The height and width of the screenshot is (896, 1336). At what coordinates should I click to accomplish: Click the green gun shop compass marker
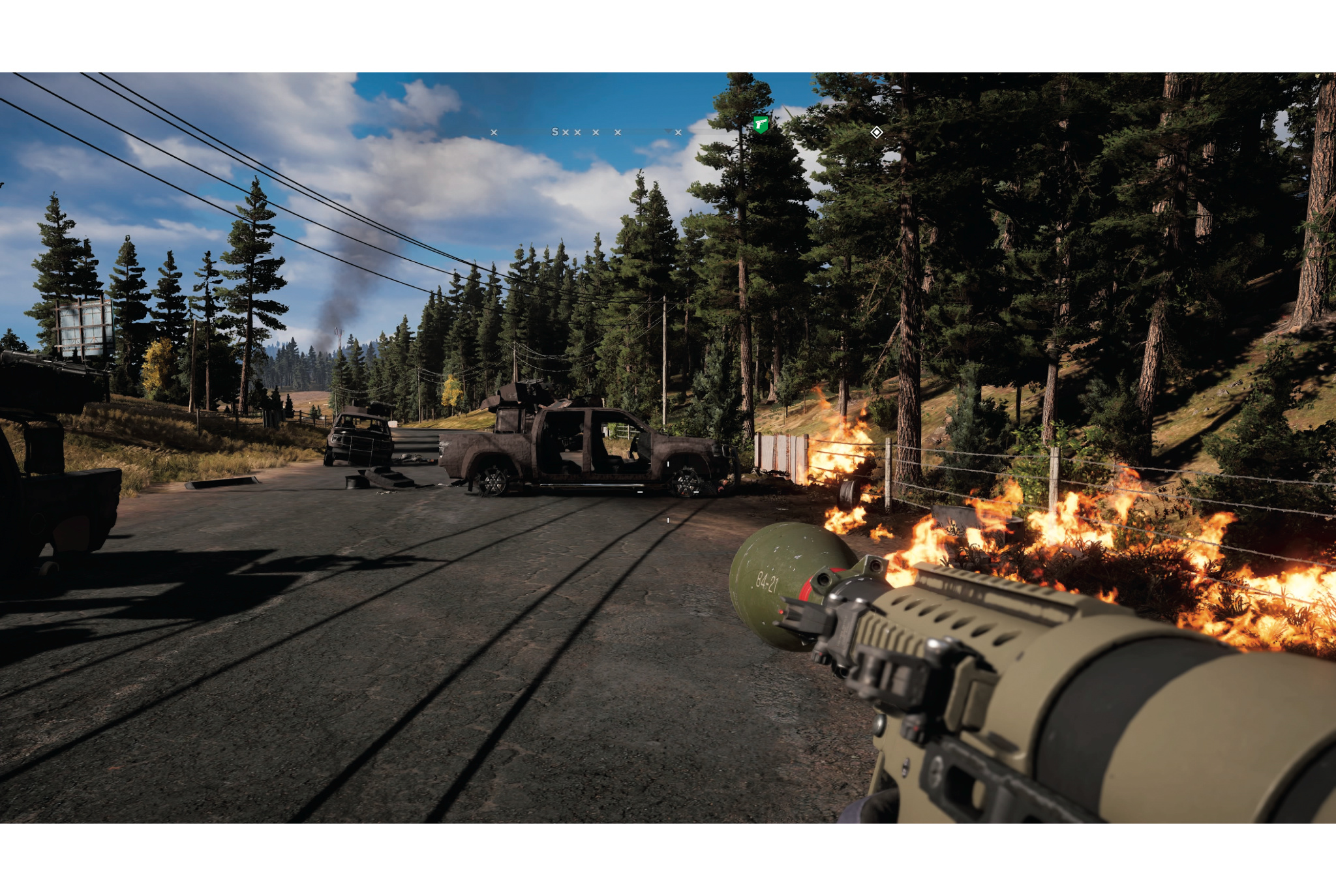pyautogui.click(x=761, y=124)
